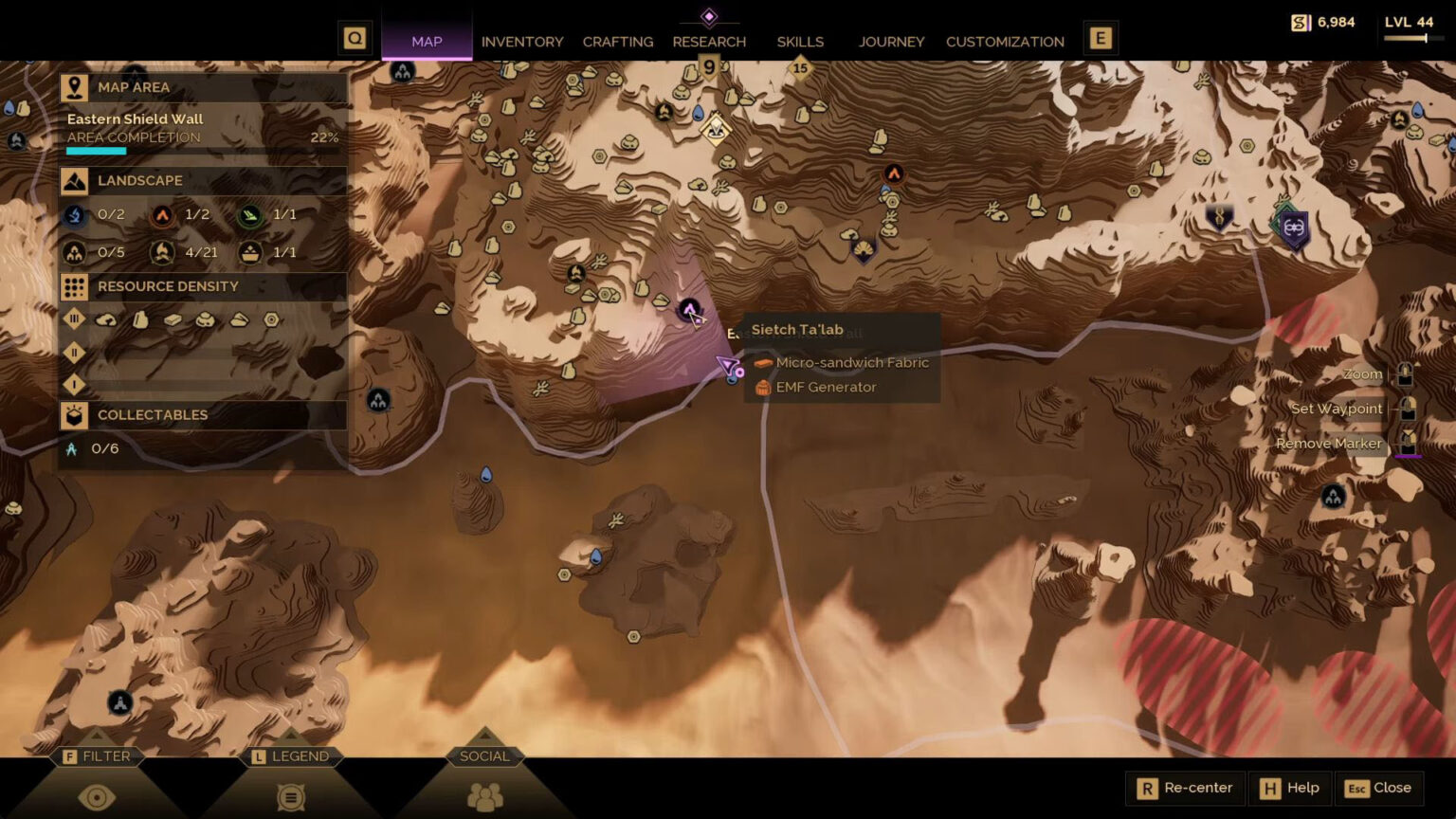Open the Skills menu
1456x819 pixels.
pyautogui.click(x=799, y=42)
